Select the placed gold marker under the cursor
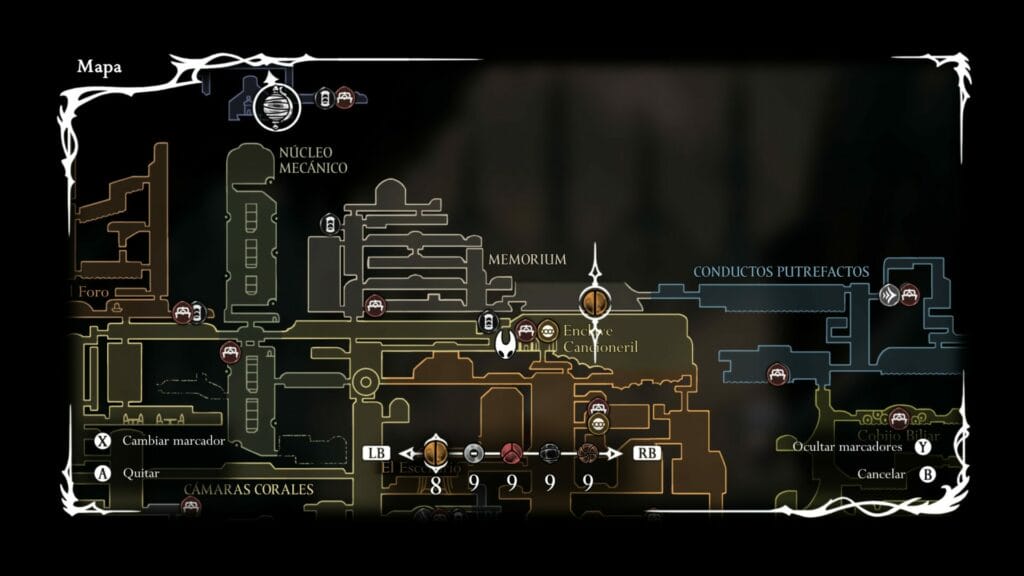 (x=594, y=301)
